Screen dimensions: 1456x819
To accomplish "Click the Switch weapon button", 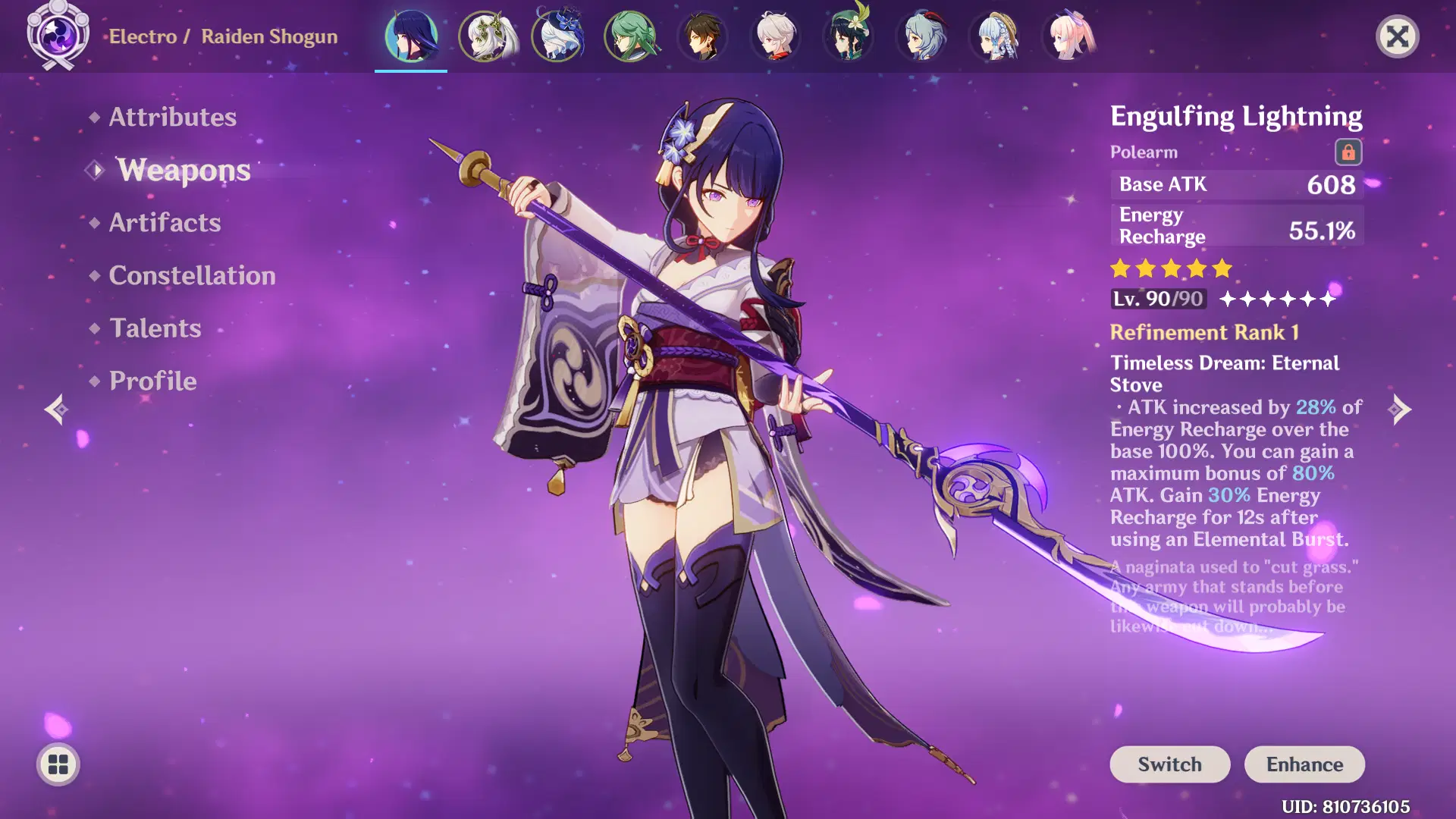I will [x=1169, y=764].
